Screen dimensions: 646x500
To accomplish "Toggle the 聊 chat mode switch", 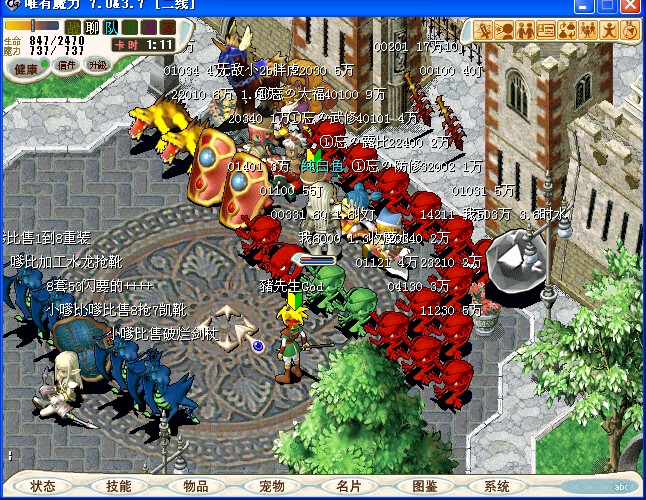I will (x=91, y=27).
